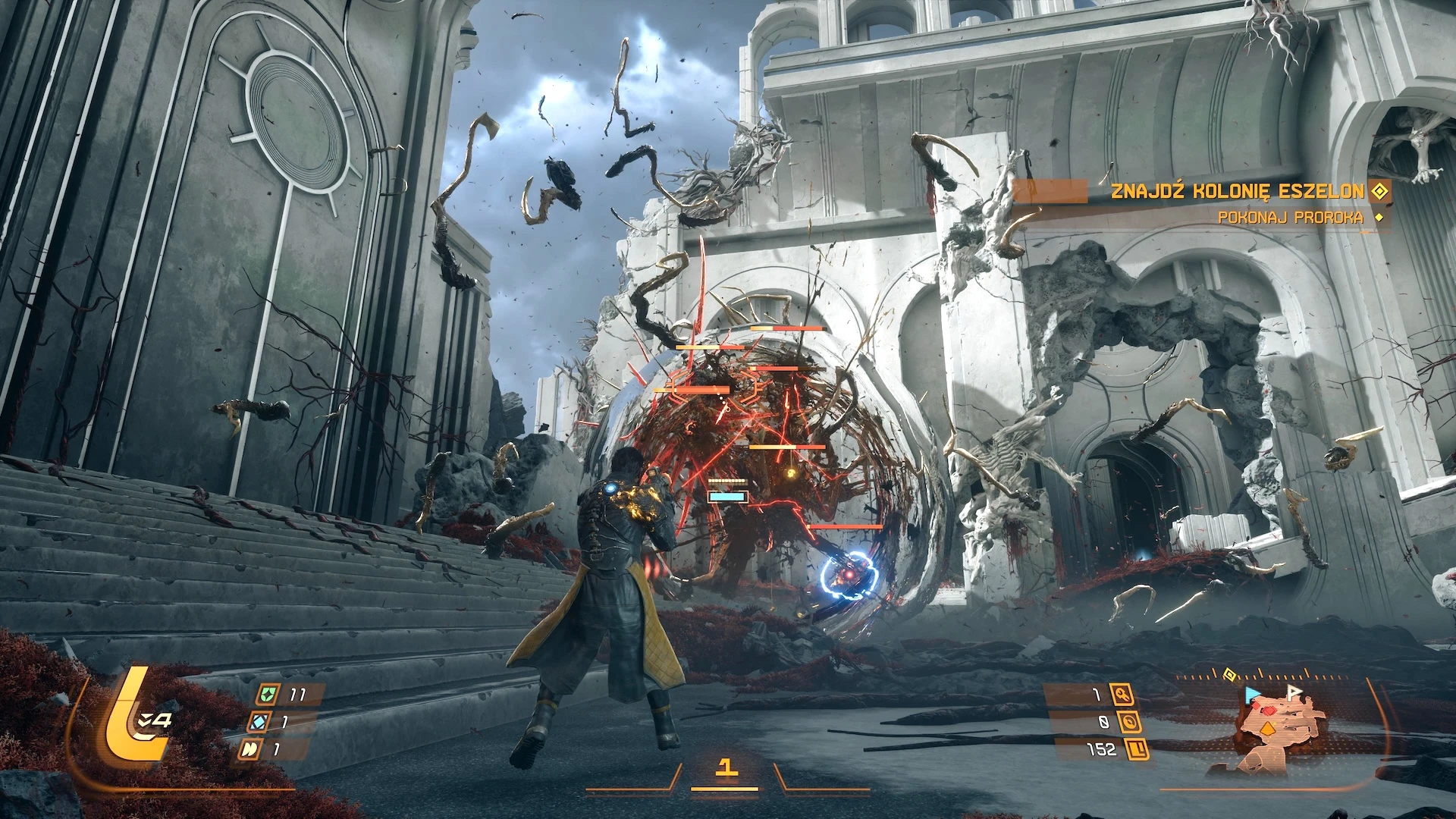
Task: Select the orange square currency icon
Action: pos(1137,750)
